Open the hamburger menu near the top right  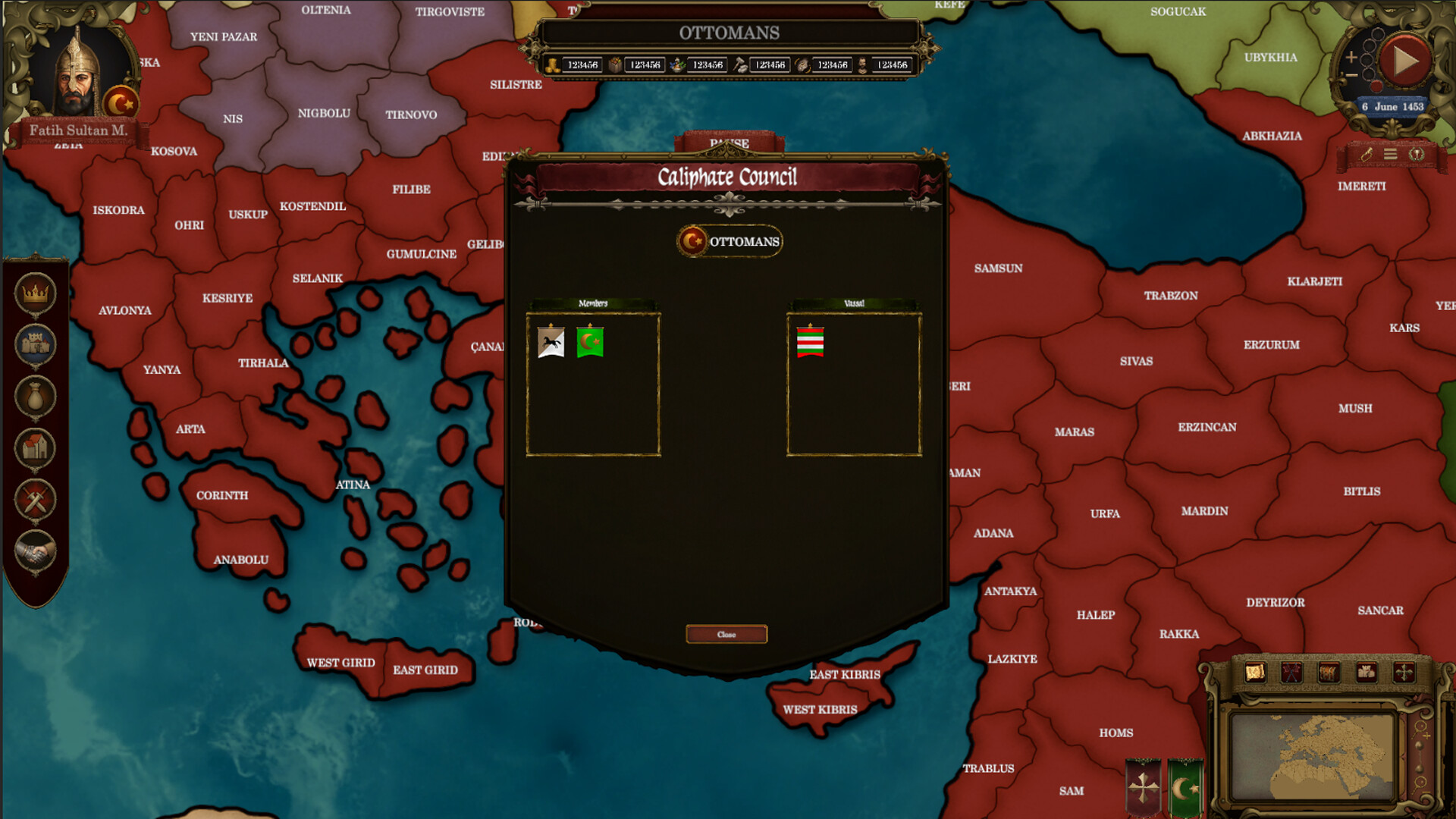[x=1390, y=154]
